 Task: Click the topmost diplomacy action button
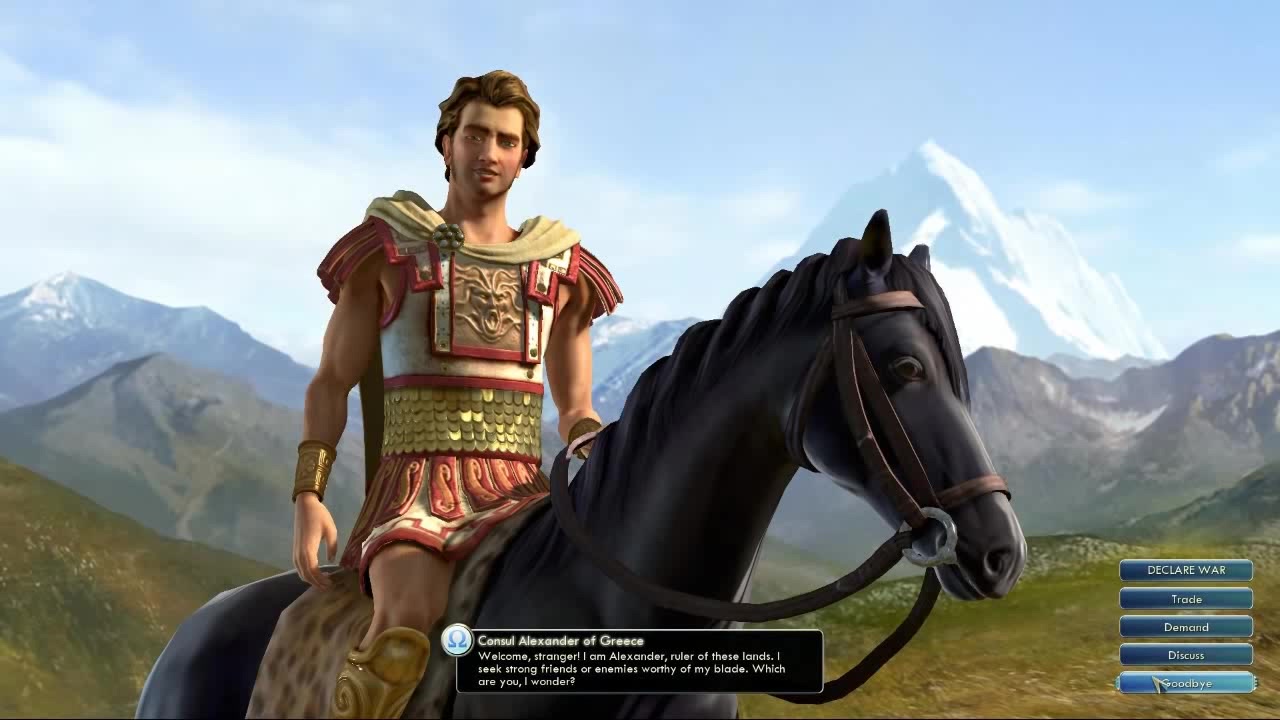click(x=1186, y=570)
